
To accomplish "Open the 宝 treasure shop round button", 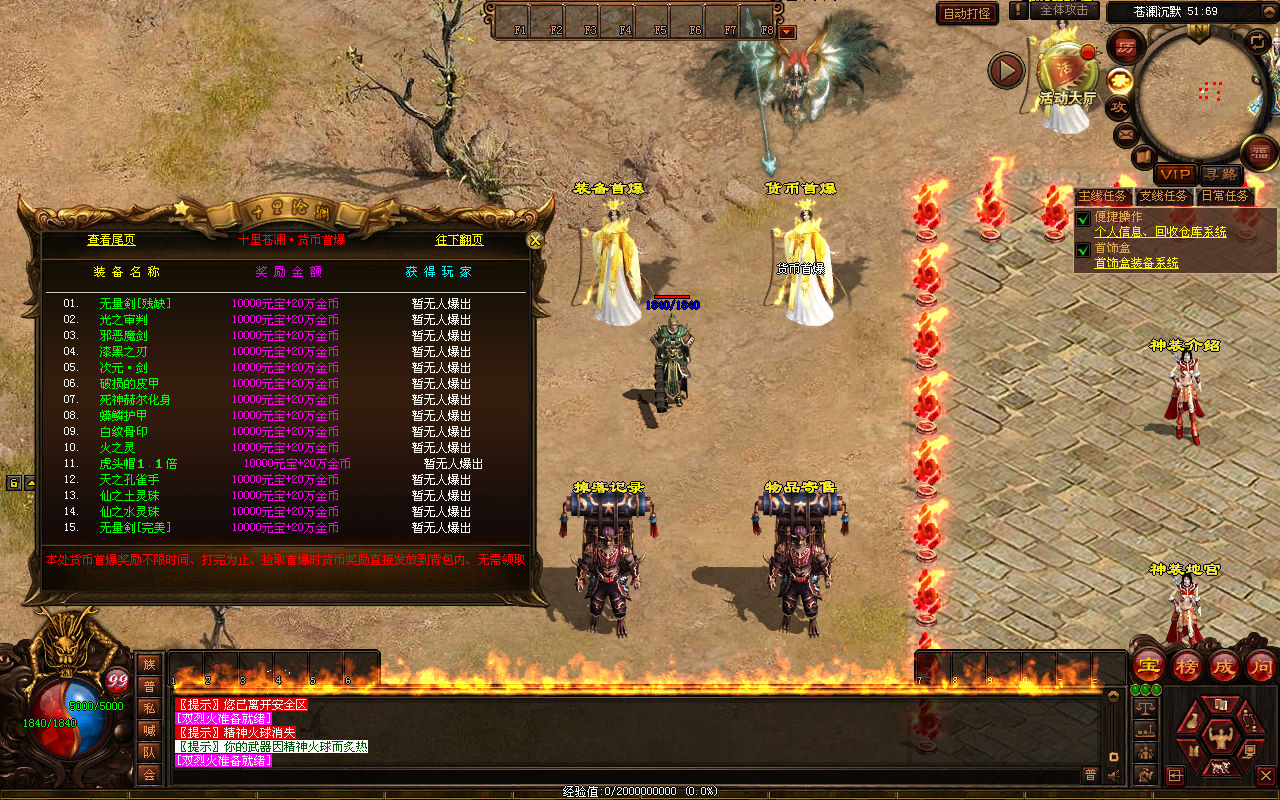I will [1149, 666].
